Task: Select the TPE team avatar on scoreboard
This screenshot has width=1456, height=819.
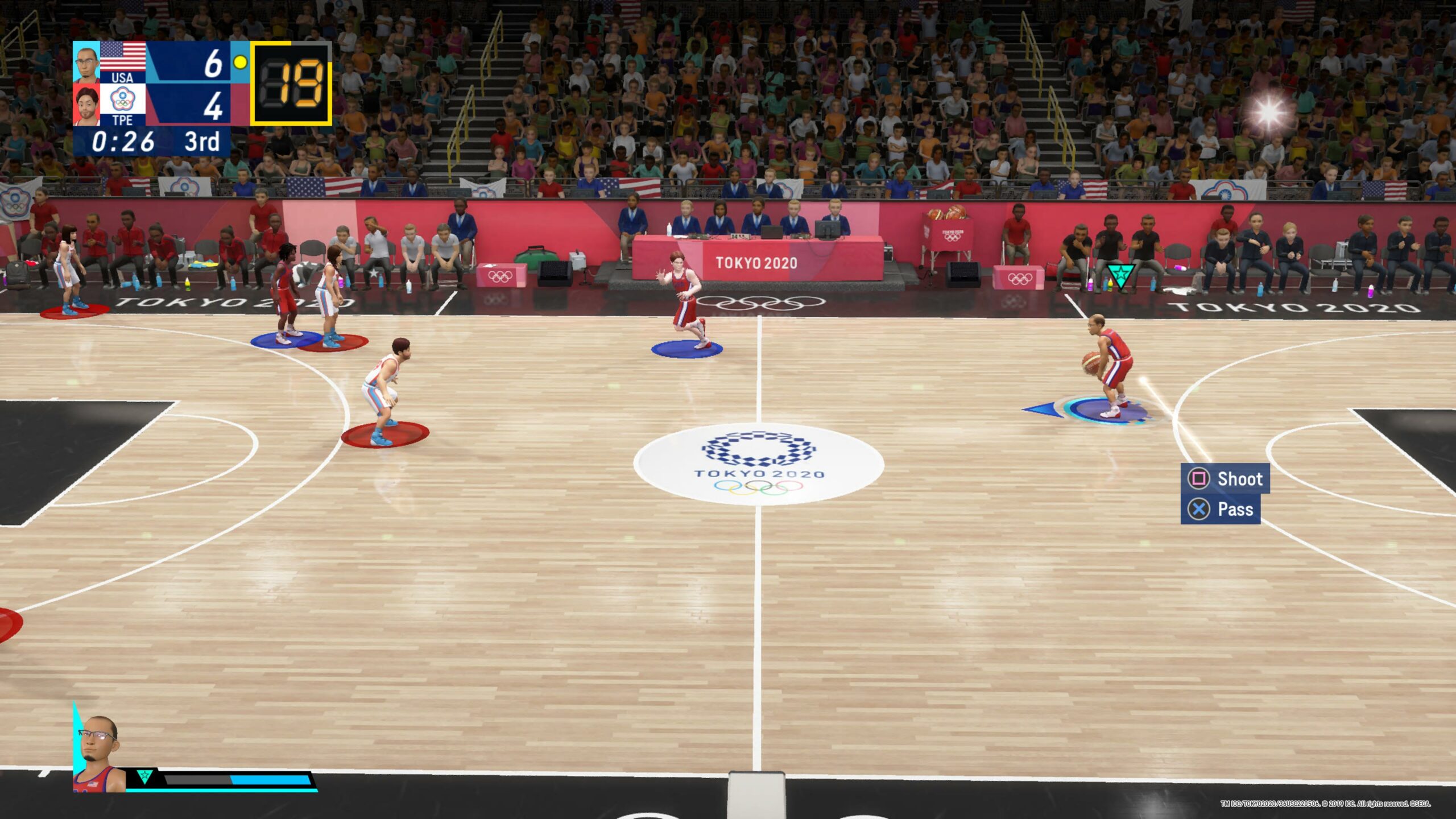Action: pyautogui.click(x=86, y=105)
